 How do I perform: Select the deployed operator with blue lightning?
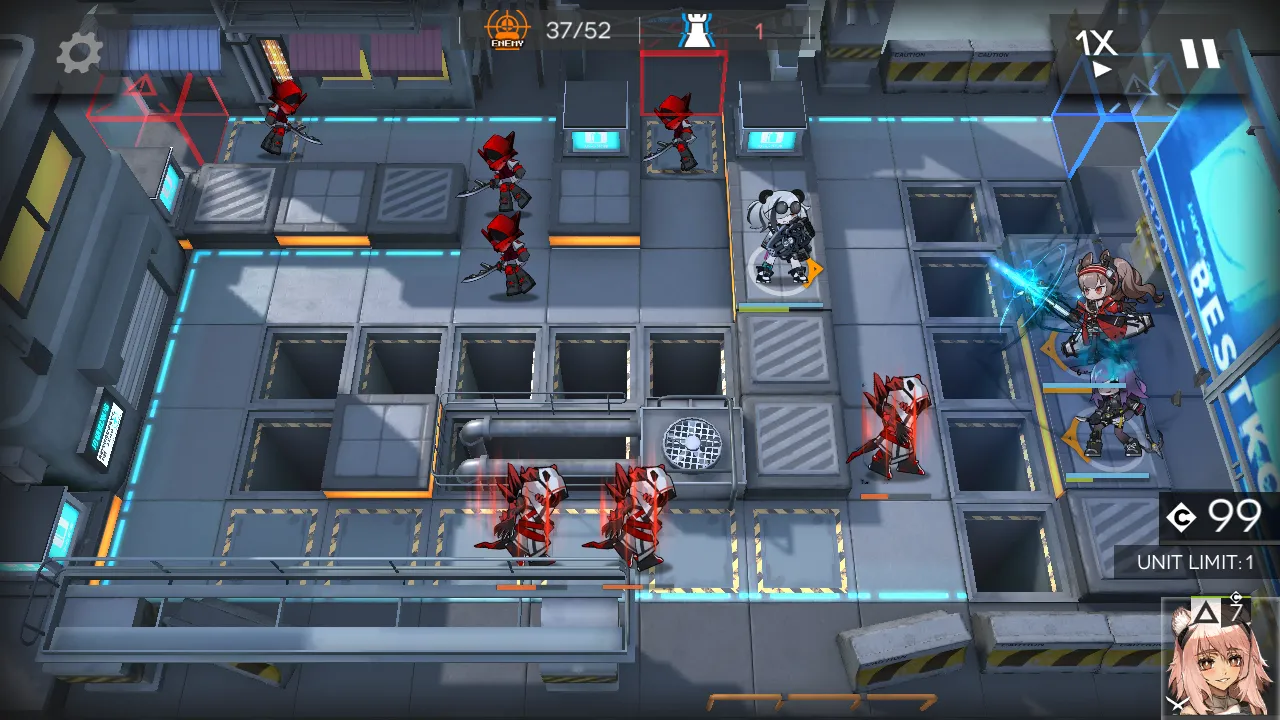tap(1100, 310)
